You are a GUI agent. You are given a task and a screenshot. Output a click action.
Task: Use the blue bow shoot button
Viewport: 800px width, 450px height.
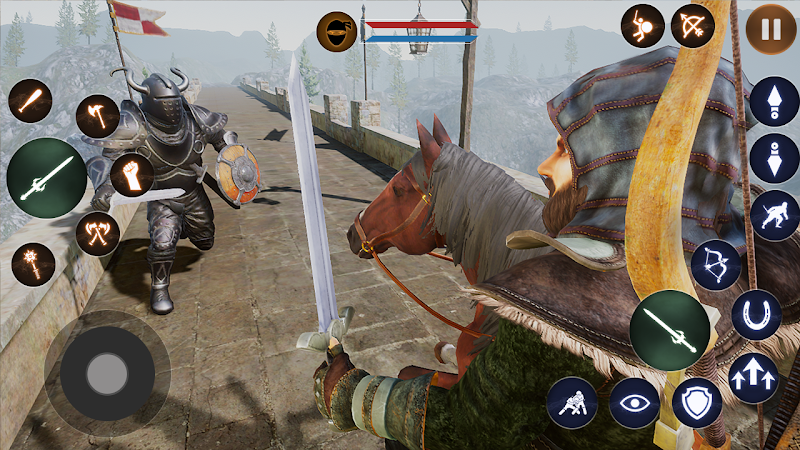tap(716, 265)
